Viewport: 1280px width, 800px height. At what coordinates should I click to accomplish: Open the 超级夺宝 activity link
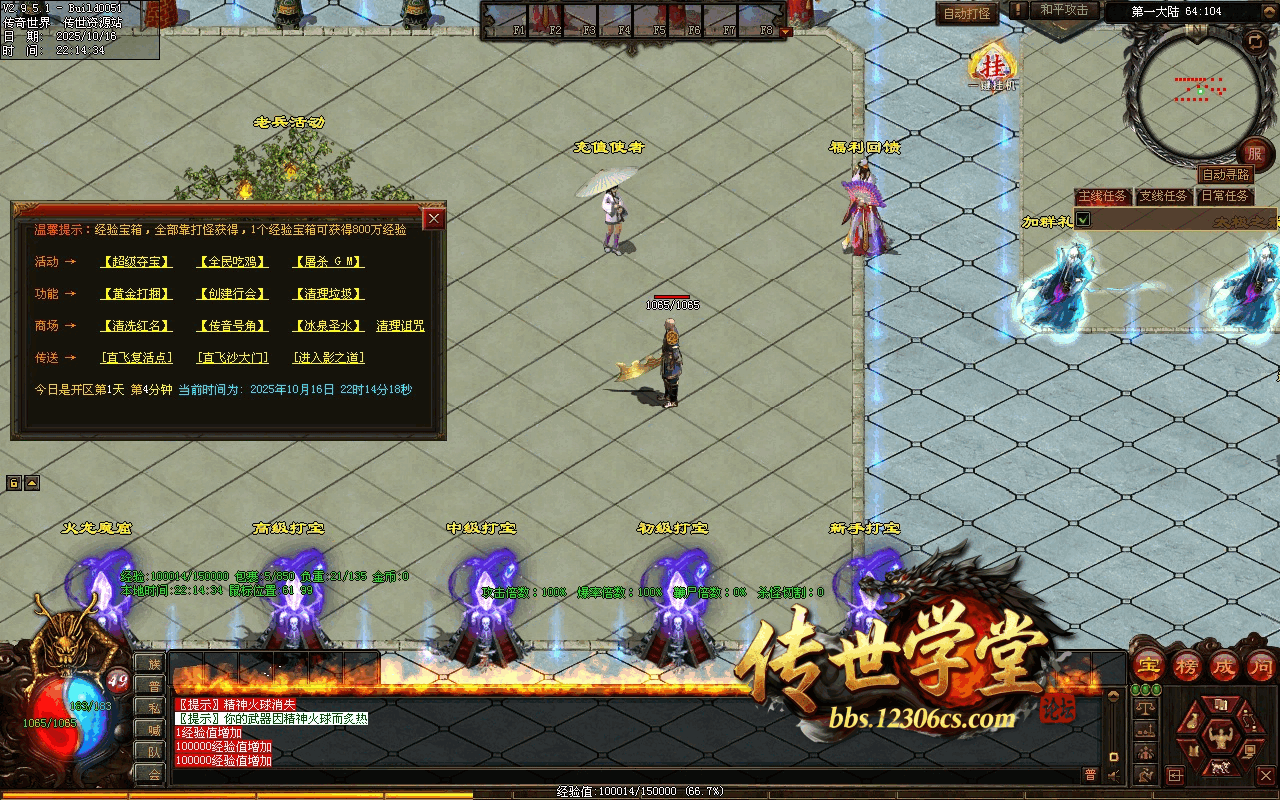click(x=136, y=262)
